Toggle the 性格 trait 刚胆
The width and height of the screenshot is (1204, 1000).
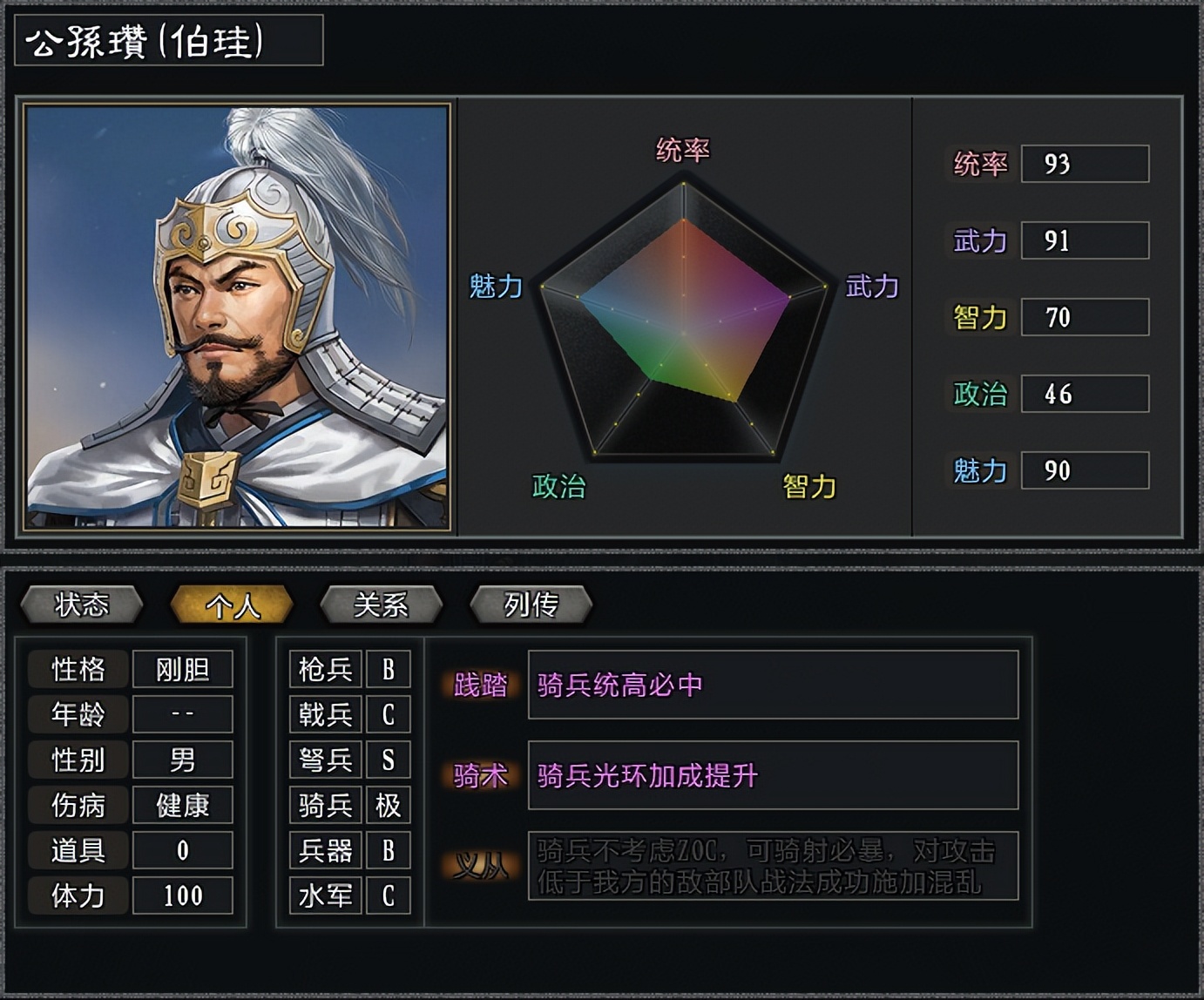(x=182, y=669)
